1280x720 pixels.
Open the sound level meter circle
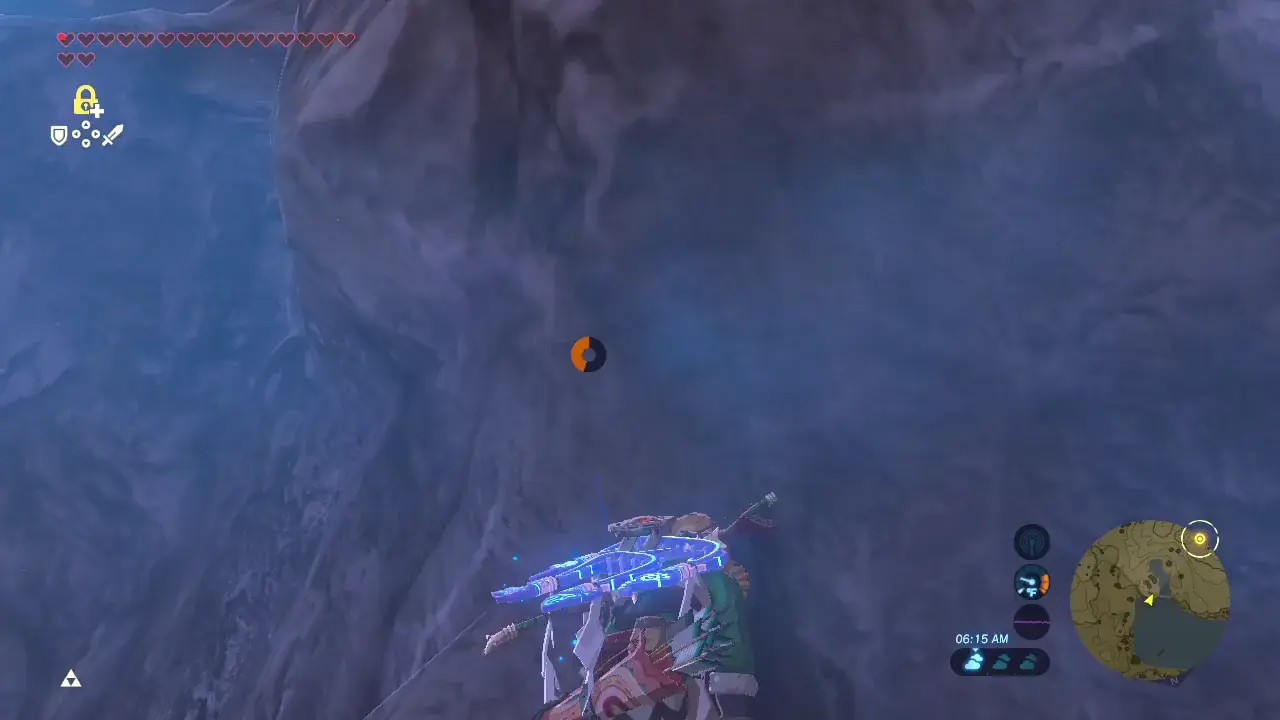pyautogui.click(x=1032, y=622)
